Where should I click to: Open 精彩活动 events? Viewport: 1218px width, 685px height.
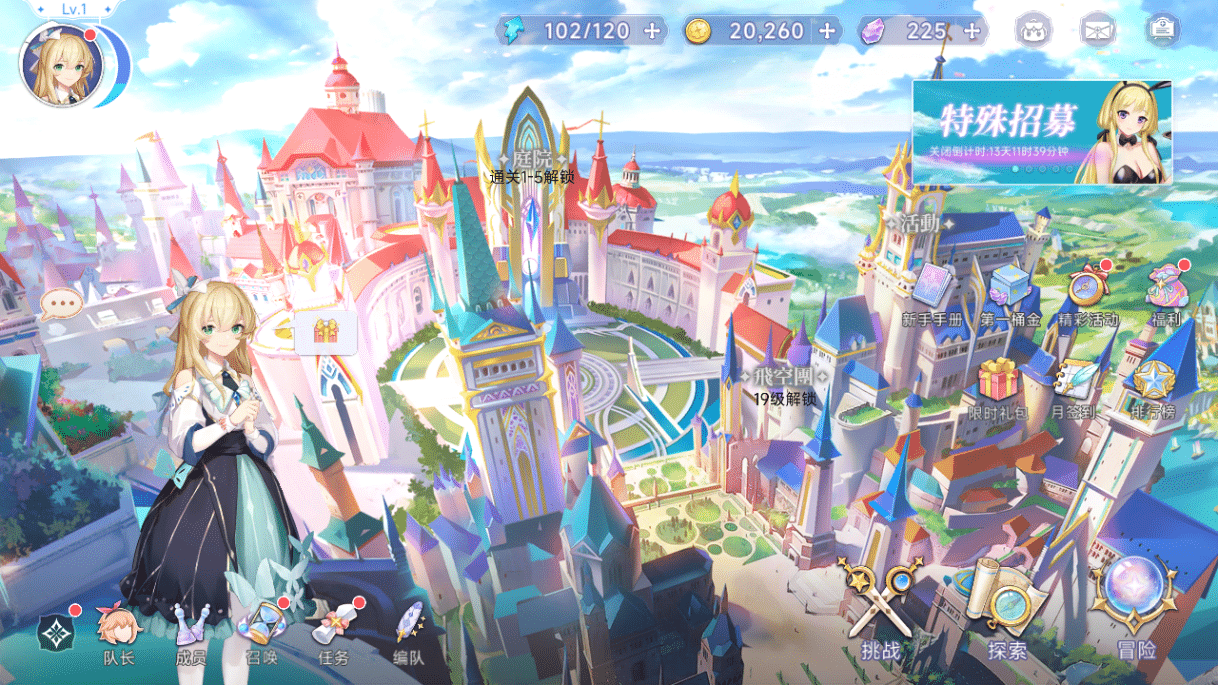pos(1087,292)
